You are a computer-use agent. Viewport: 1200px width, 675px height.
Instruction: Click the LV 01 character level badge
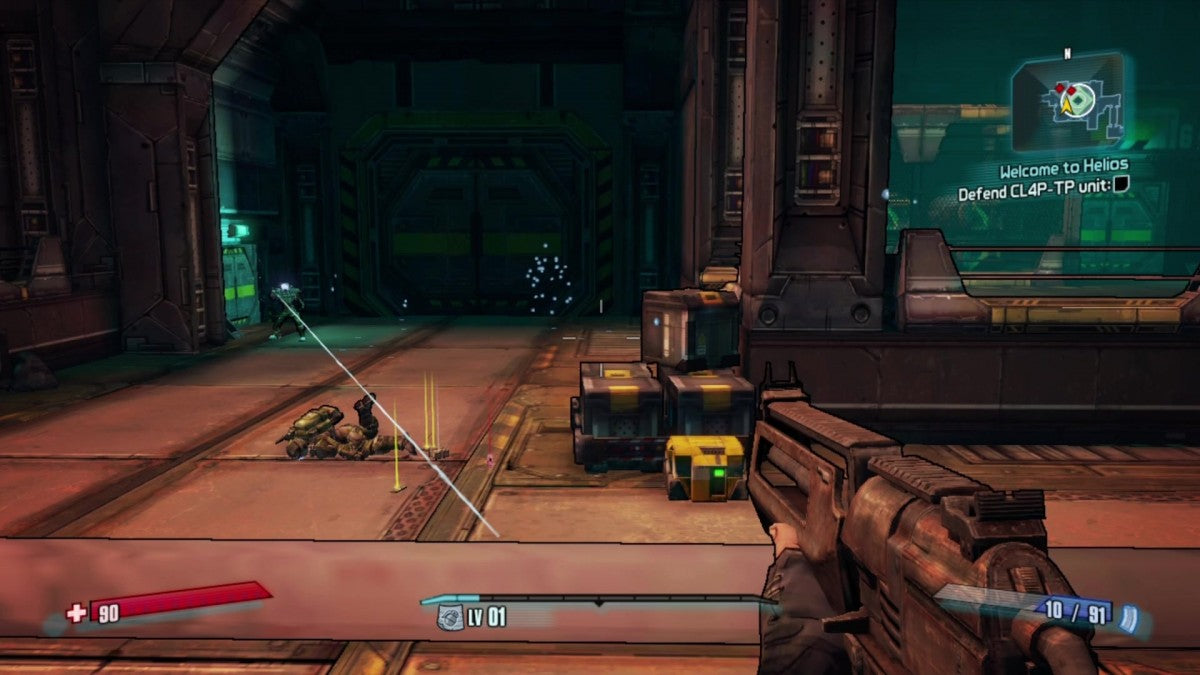tap(473, 617)
